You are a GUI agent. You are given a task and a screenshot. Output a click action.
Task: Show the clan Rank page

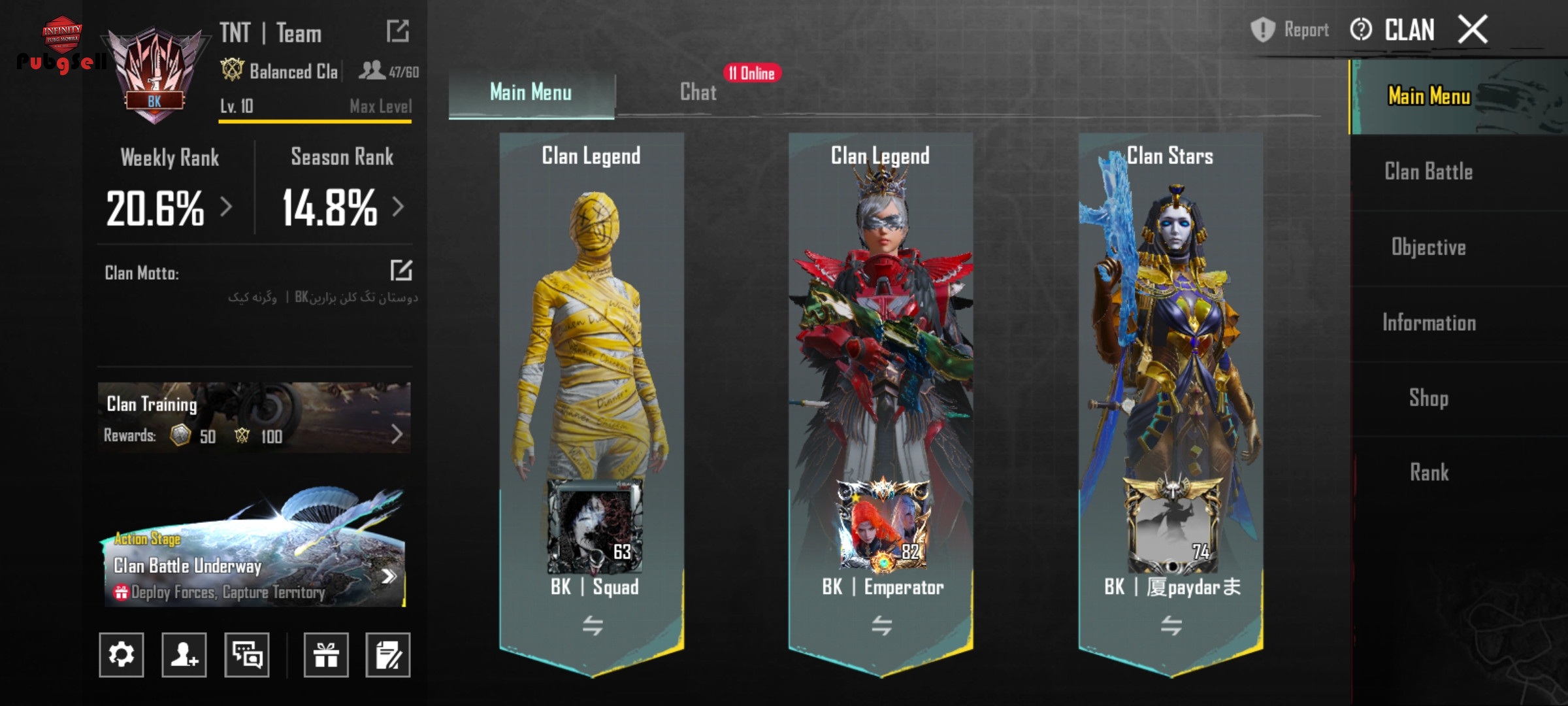(x=1428, y=473)
